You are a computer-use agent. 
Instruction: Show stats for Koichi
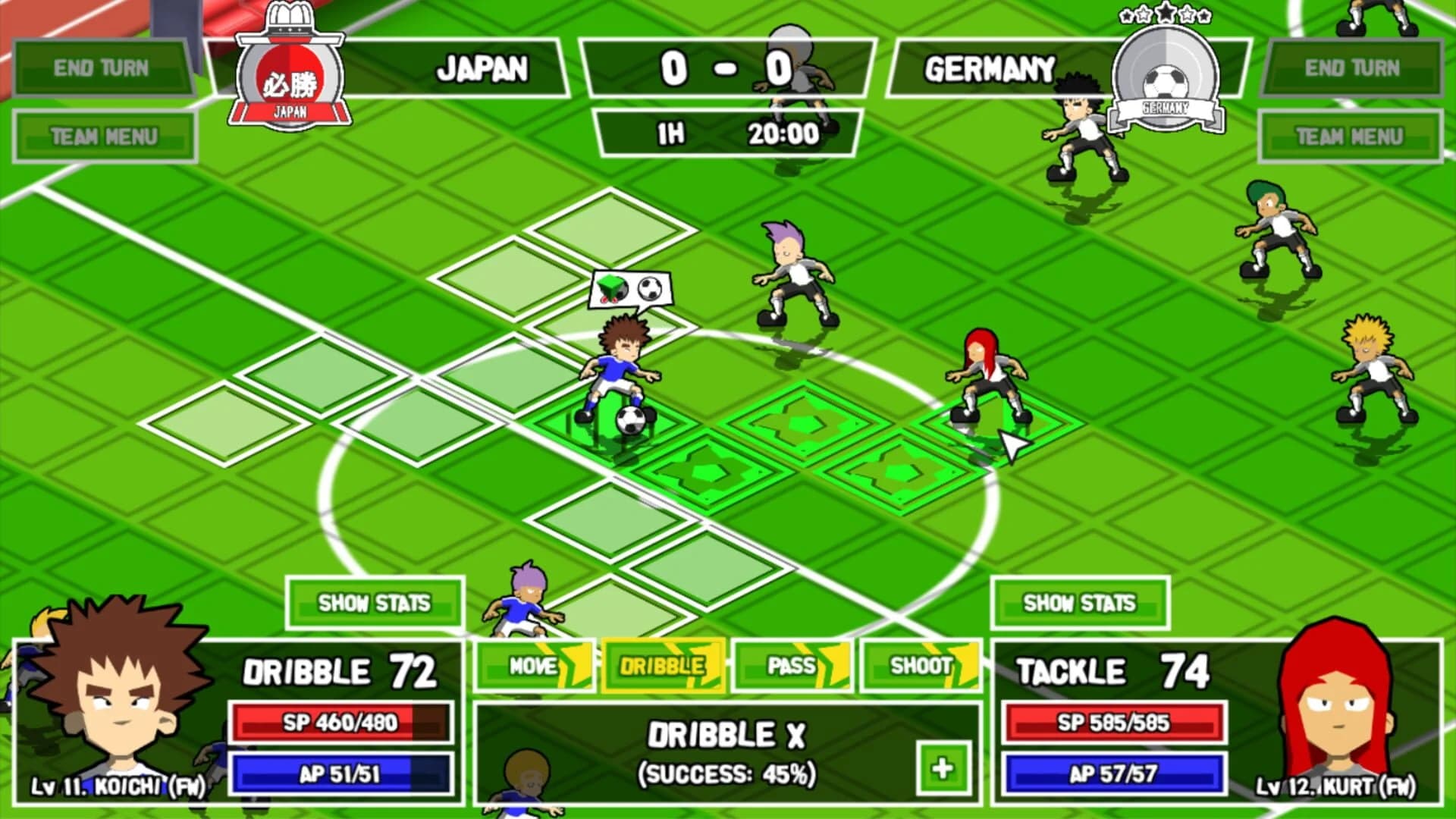point(373,603)
